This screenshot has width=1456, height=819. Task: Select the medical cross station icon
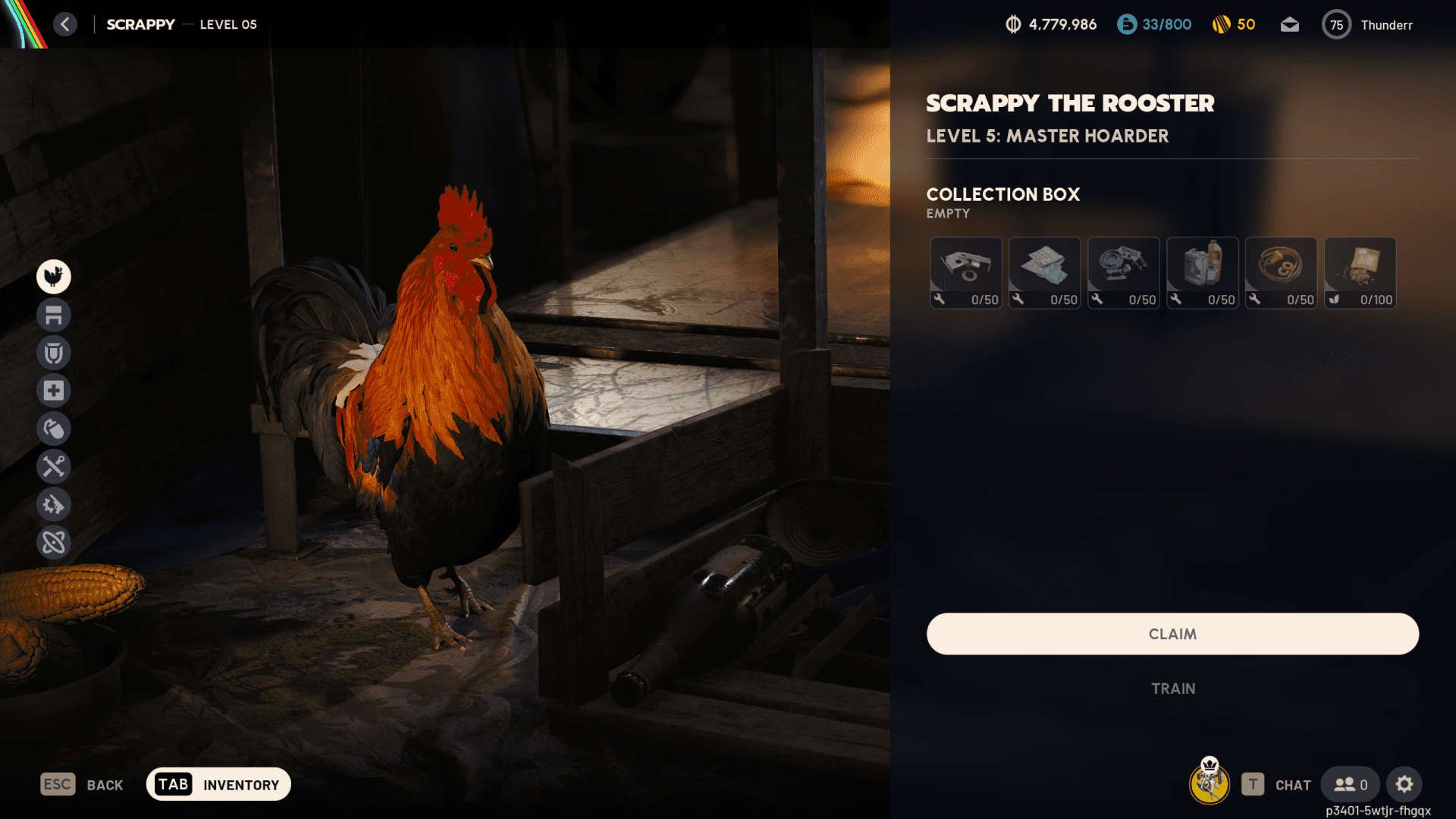(x=54, y=391)
